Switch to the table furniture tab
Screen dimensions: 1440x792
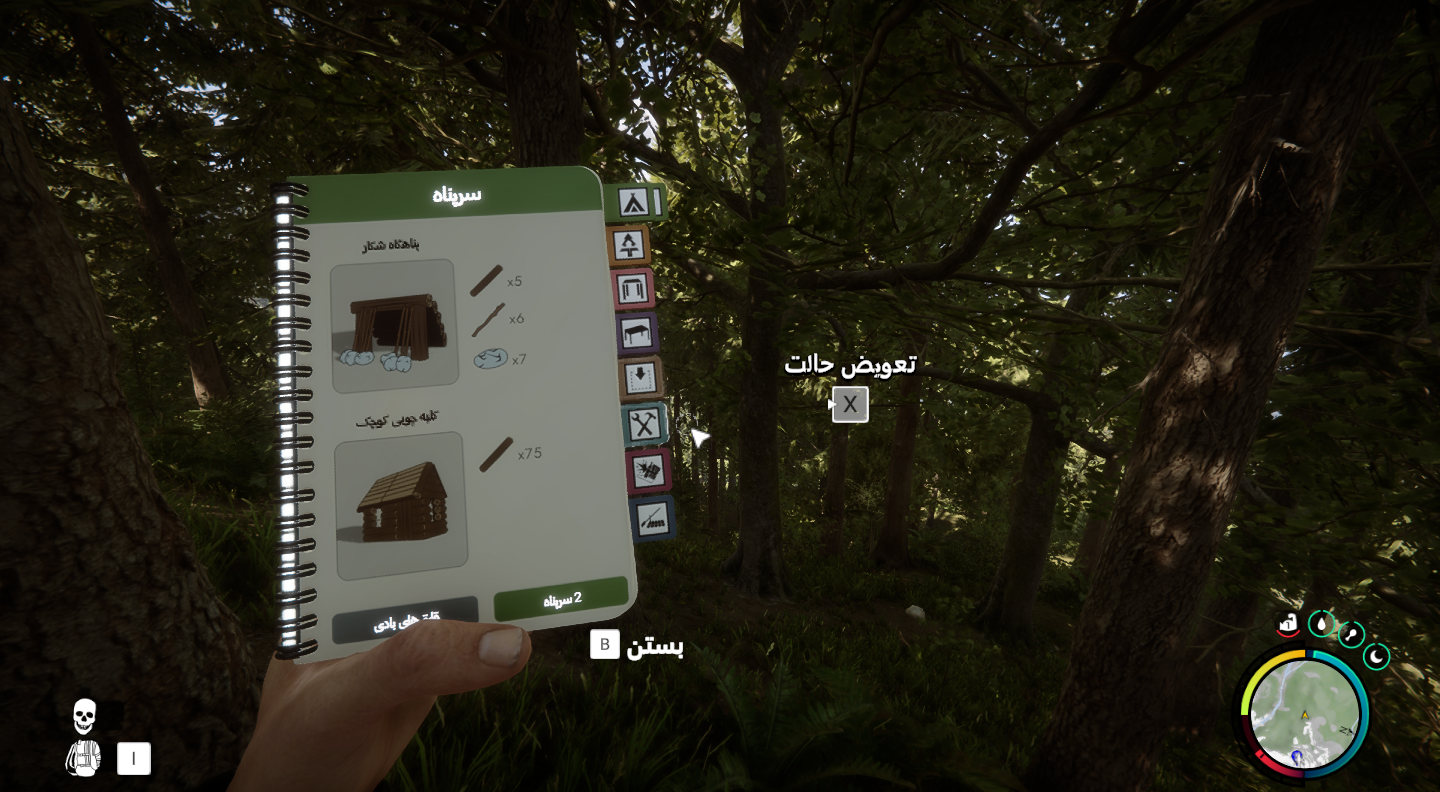[x=636, y=333]
